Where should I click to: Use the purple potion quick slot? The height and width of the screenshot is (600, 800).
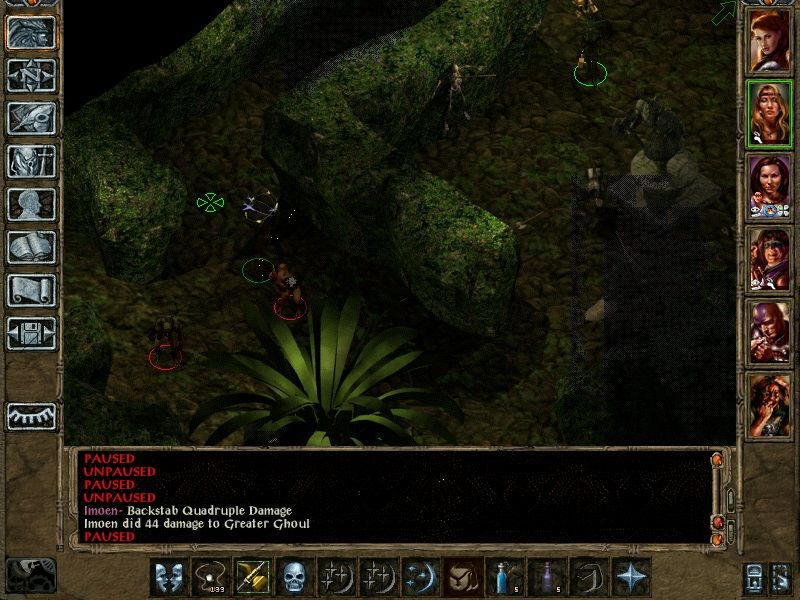pos(545,577)
